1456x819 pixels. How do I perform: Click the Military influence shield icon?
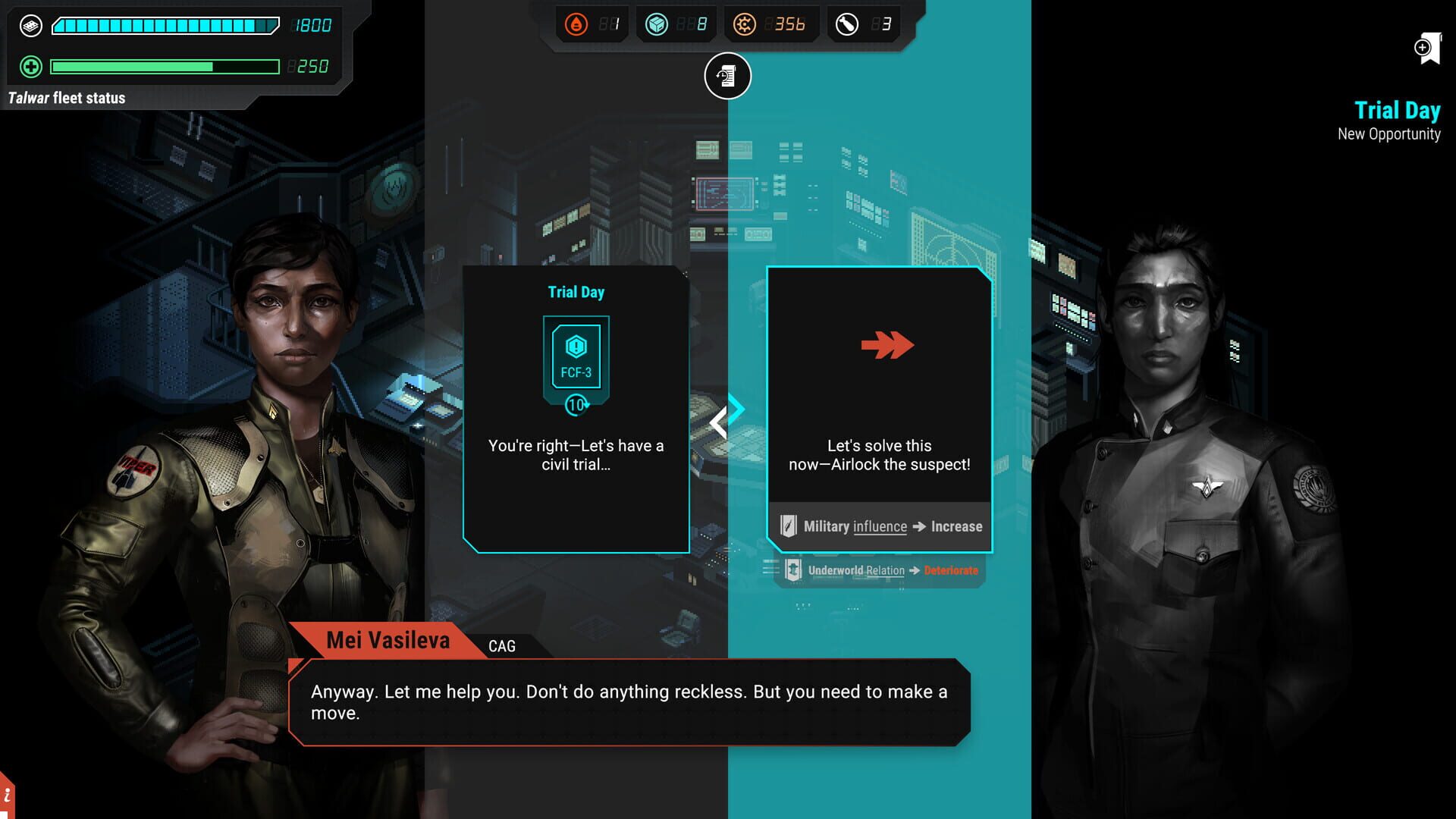789,526
